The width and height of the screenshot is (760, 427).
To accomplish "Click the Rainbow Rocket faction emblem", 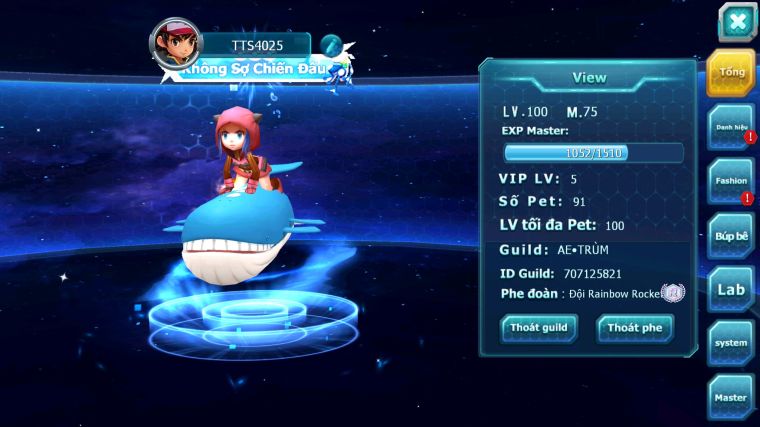I will click(x=673, y=293).
